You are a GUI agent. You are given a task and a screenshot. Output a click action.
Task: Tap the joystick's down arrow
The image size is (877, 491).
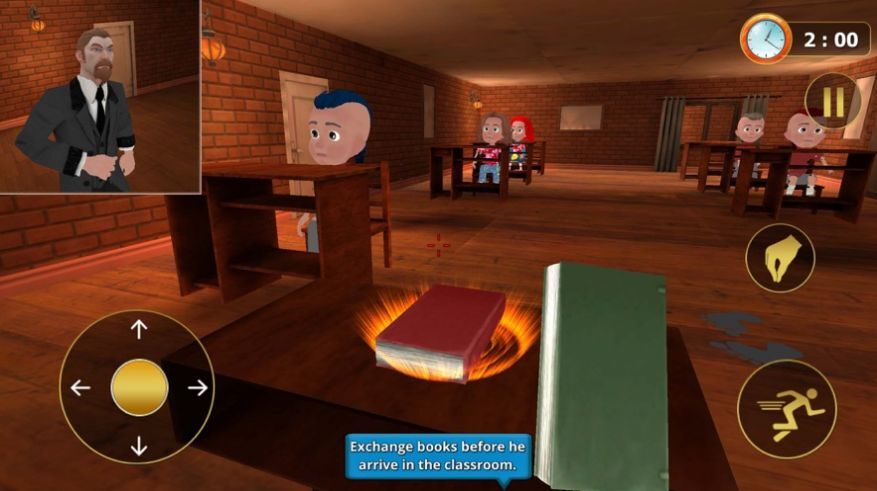(139, 446)
